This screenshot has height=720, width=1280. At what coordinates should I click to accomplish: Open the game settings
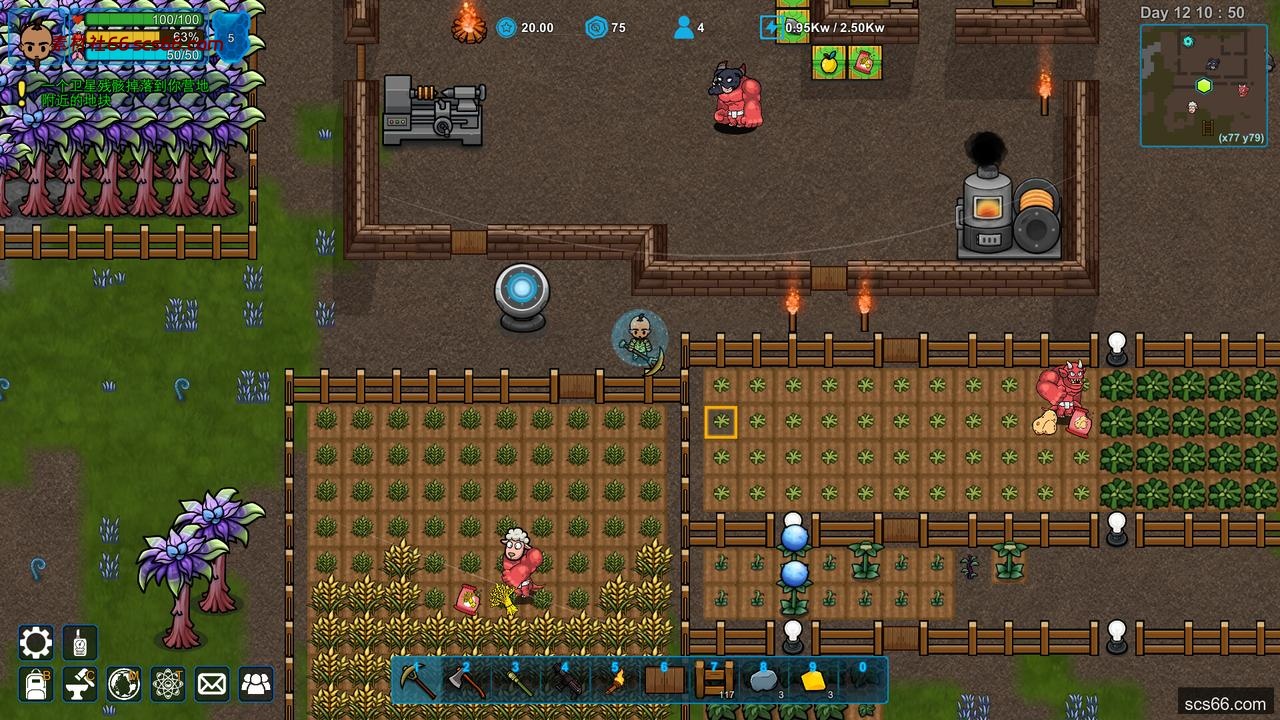(35, 643)
